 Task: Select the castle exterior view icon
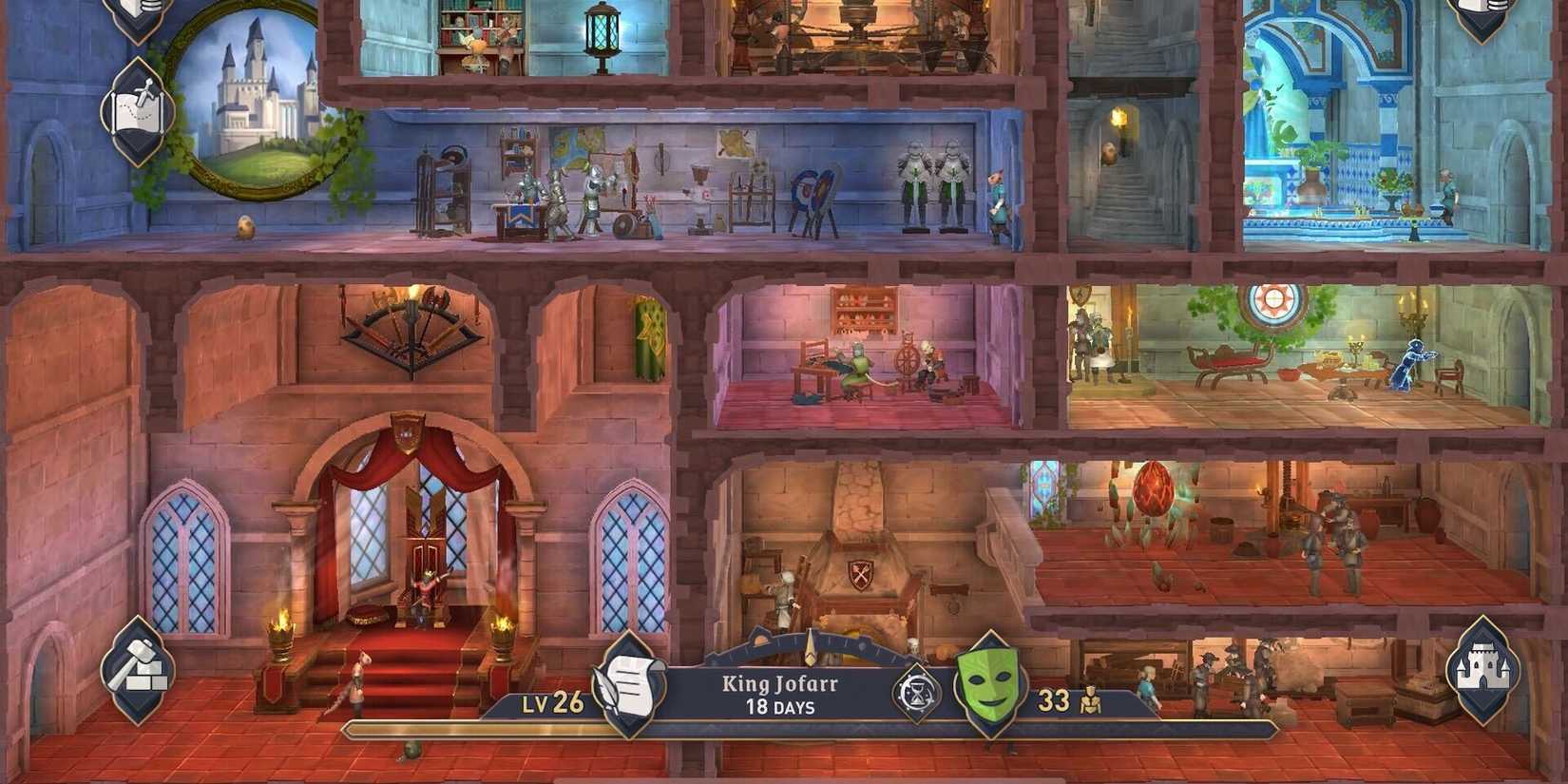(x=1482, y=670)
